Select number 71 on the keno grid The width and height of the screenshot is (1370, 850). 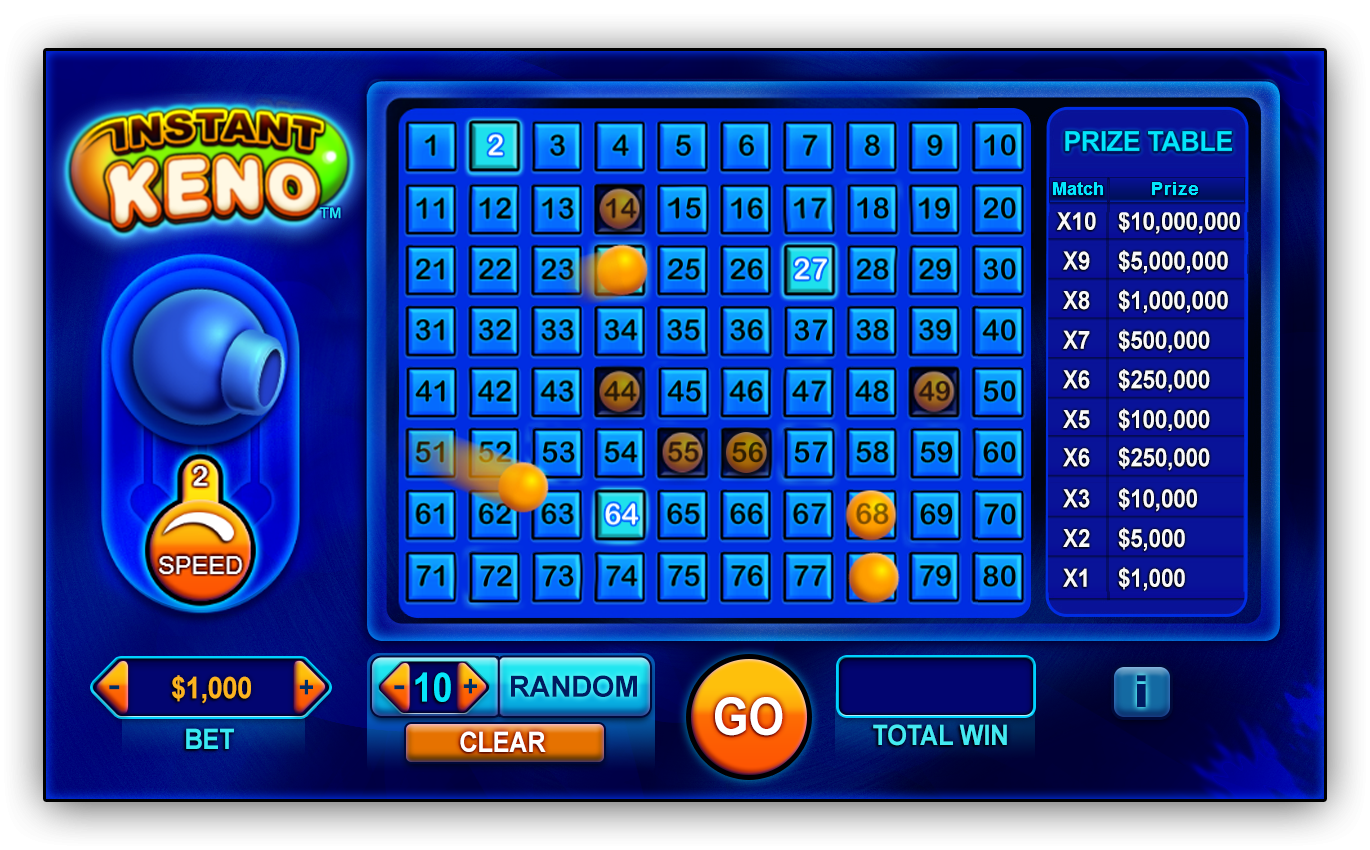pos(431,577)
